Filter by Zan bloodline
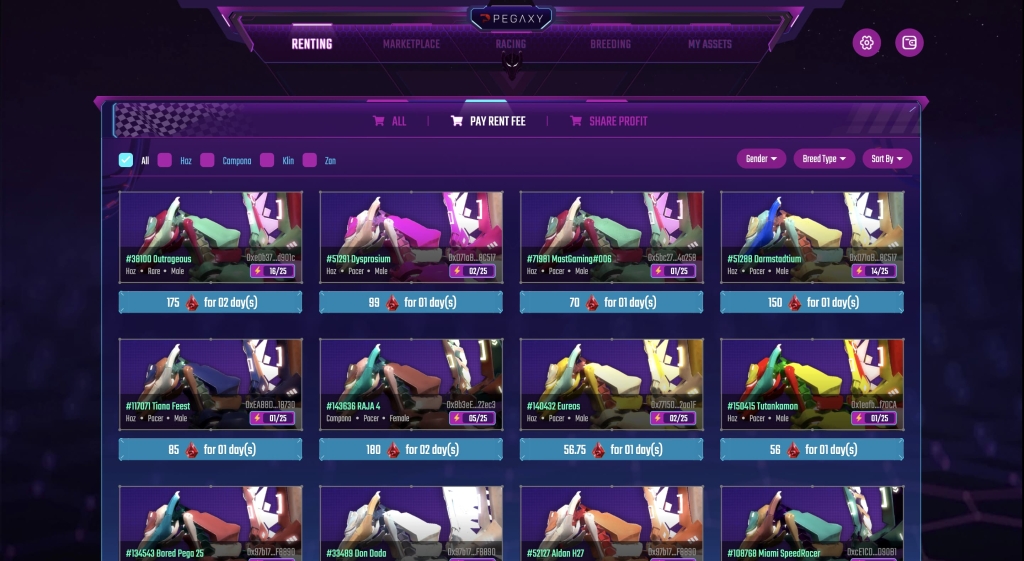This screenshot has height=561, width=1024. pyautogui.click(x=310, y=160)
